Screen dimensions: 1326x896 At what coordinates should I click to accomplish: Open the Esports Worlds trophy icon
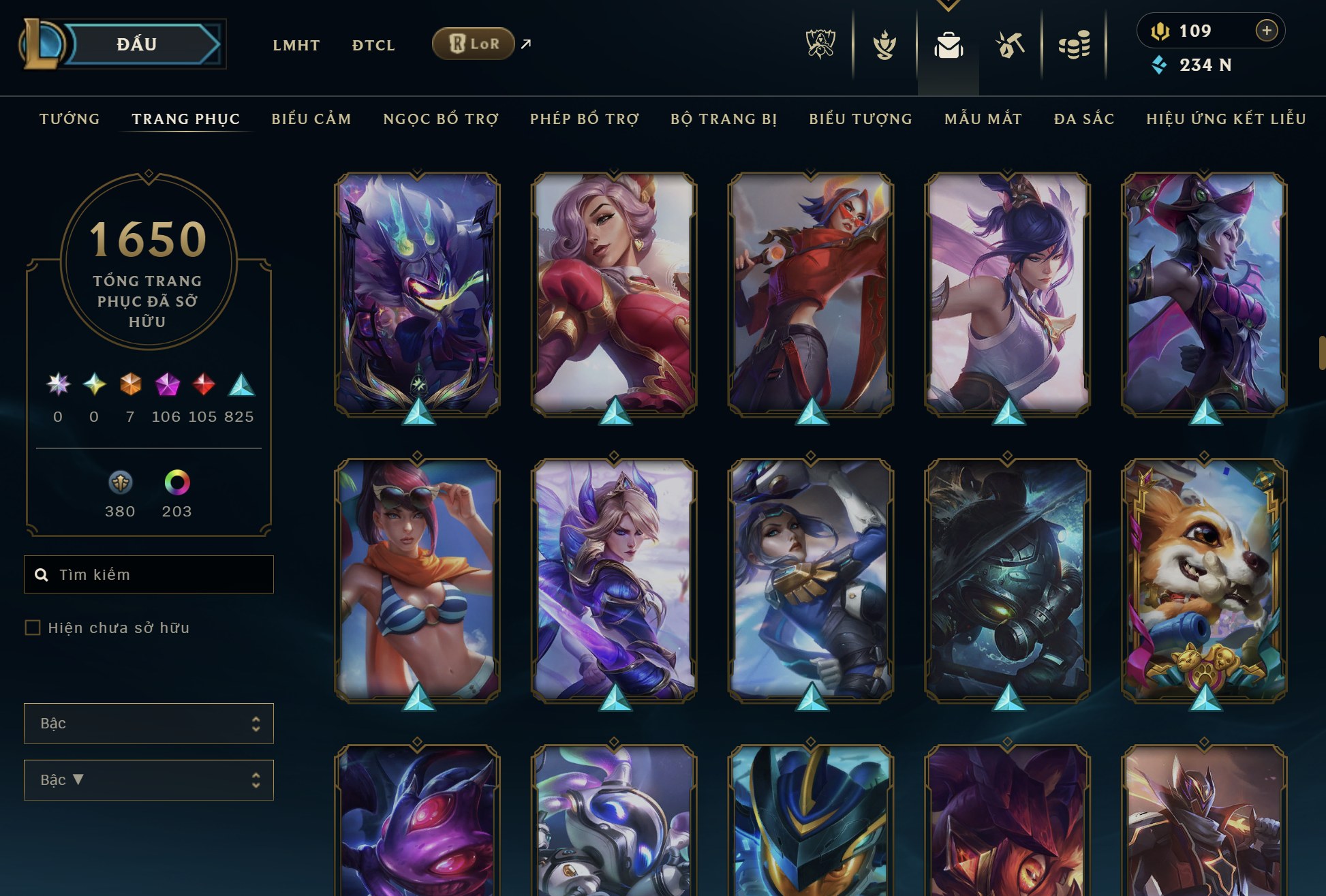(x=821, y=44)
